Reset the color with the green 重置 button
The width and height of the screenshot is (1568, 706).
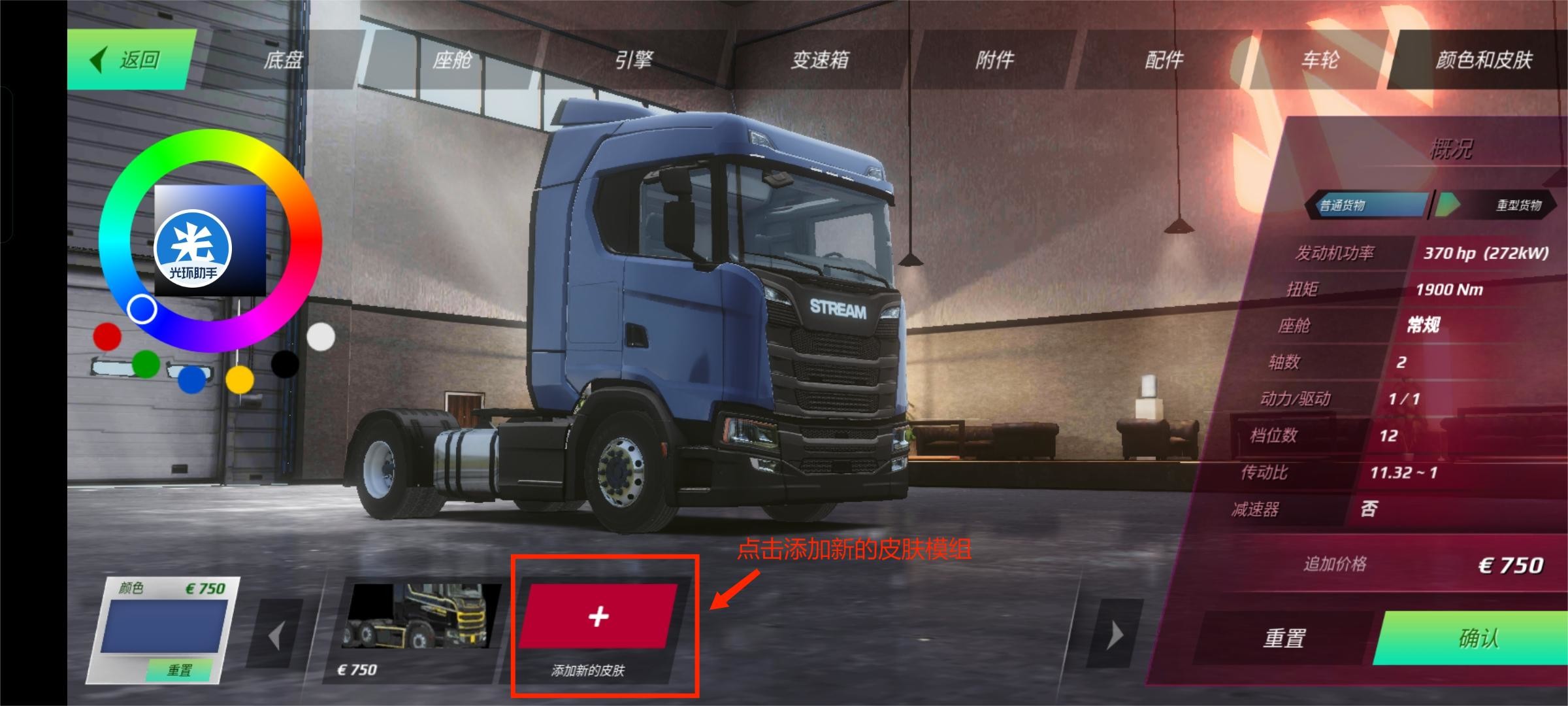(x=179, y=670)
